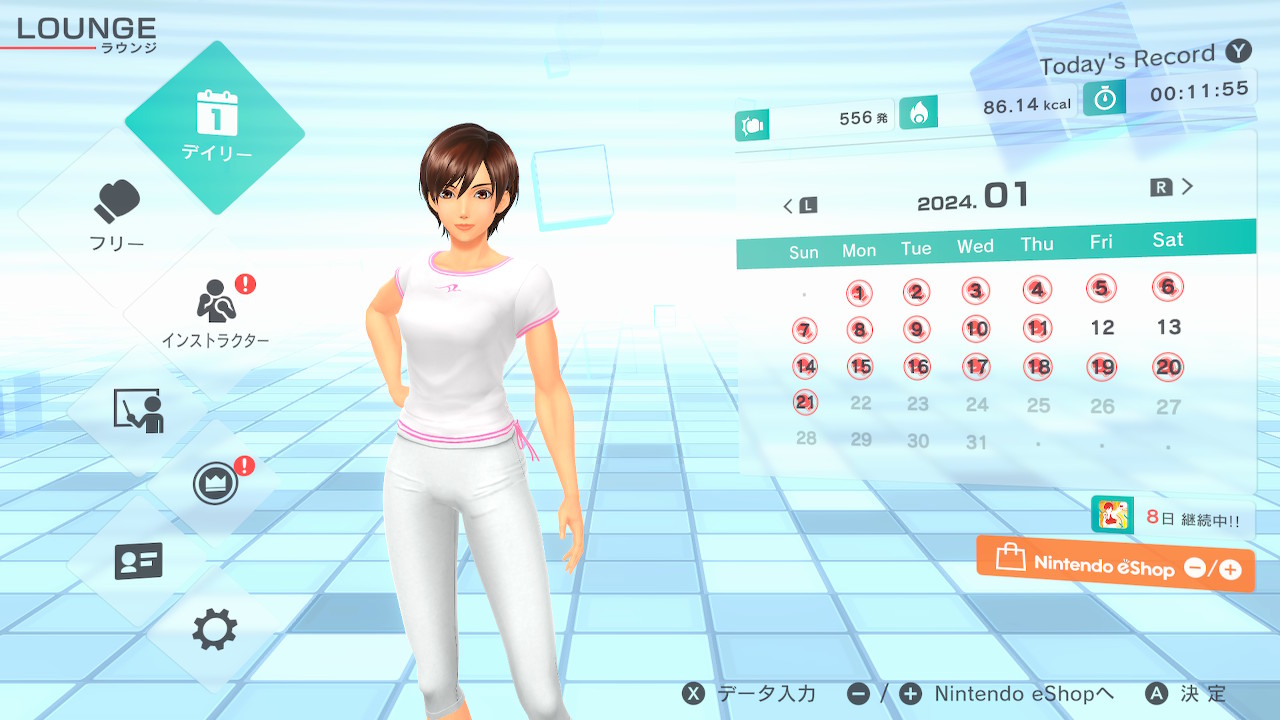The height and width of the screenshot is (720, 1280).
Task: Select January 21 on the calendar
Action: (805, 402)
